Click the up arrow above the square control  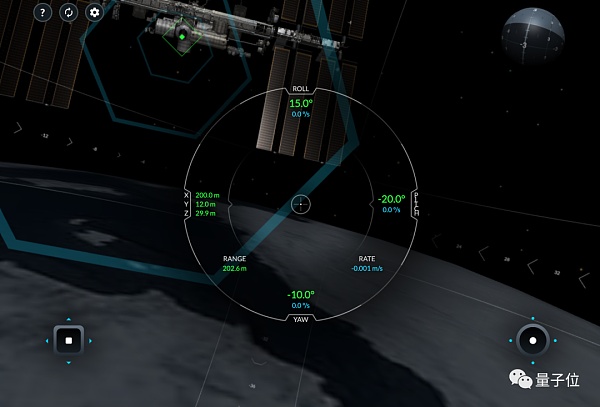68,317
